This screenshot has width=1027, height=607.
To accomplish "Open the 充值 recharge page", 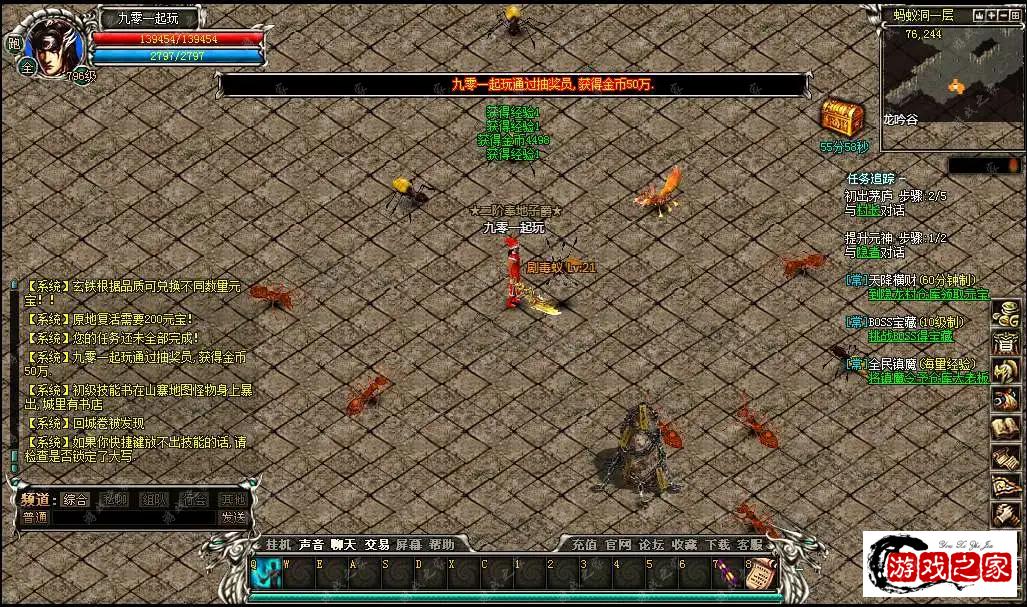I will (584, 545).
